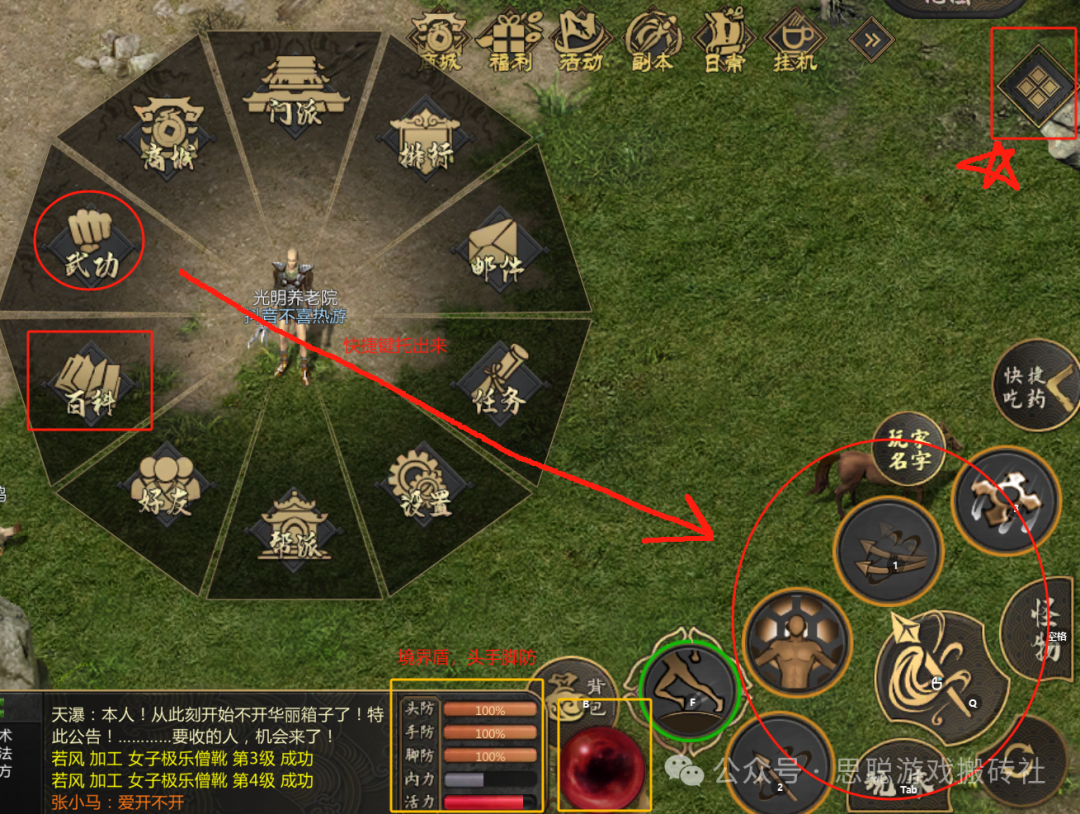
Task: Open the 武功 martial arts menu
Action: (91, 241)
